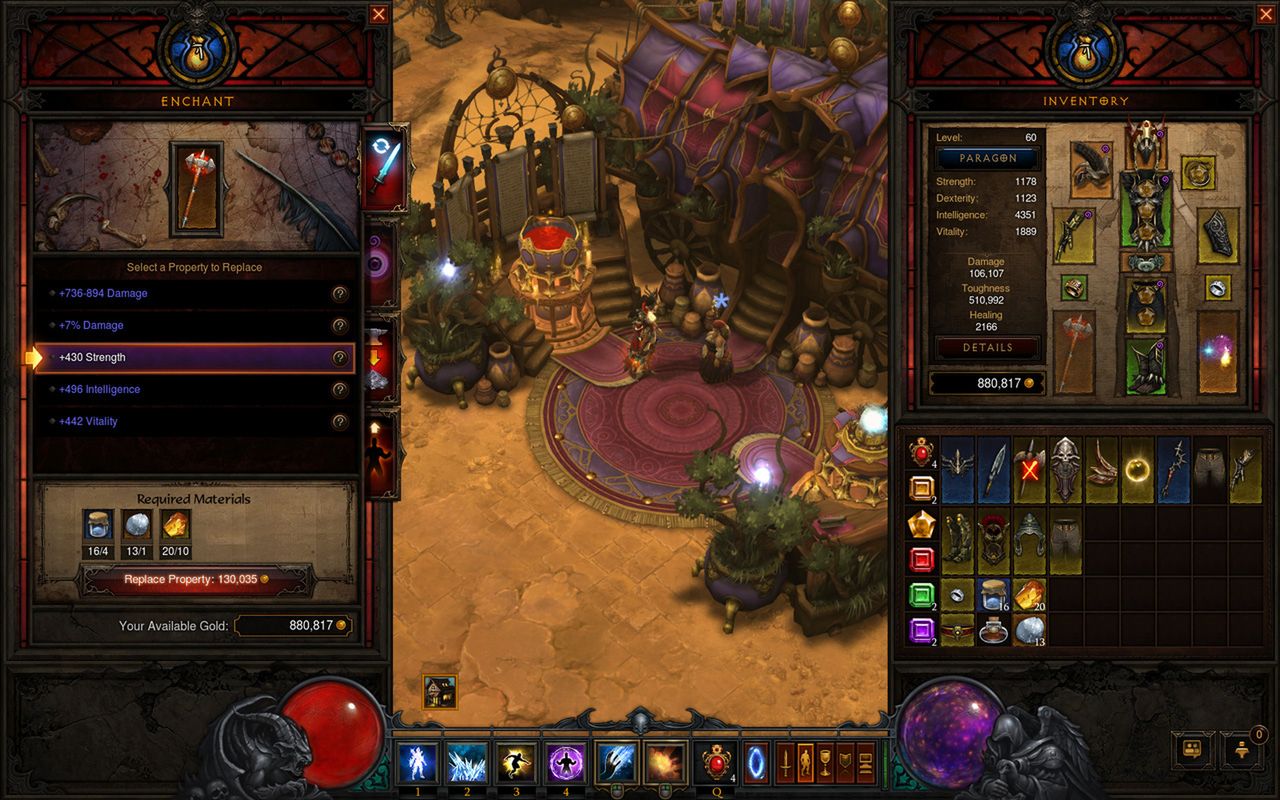Select the +430 Strength property

tap(195, 358)
